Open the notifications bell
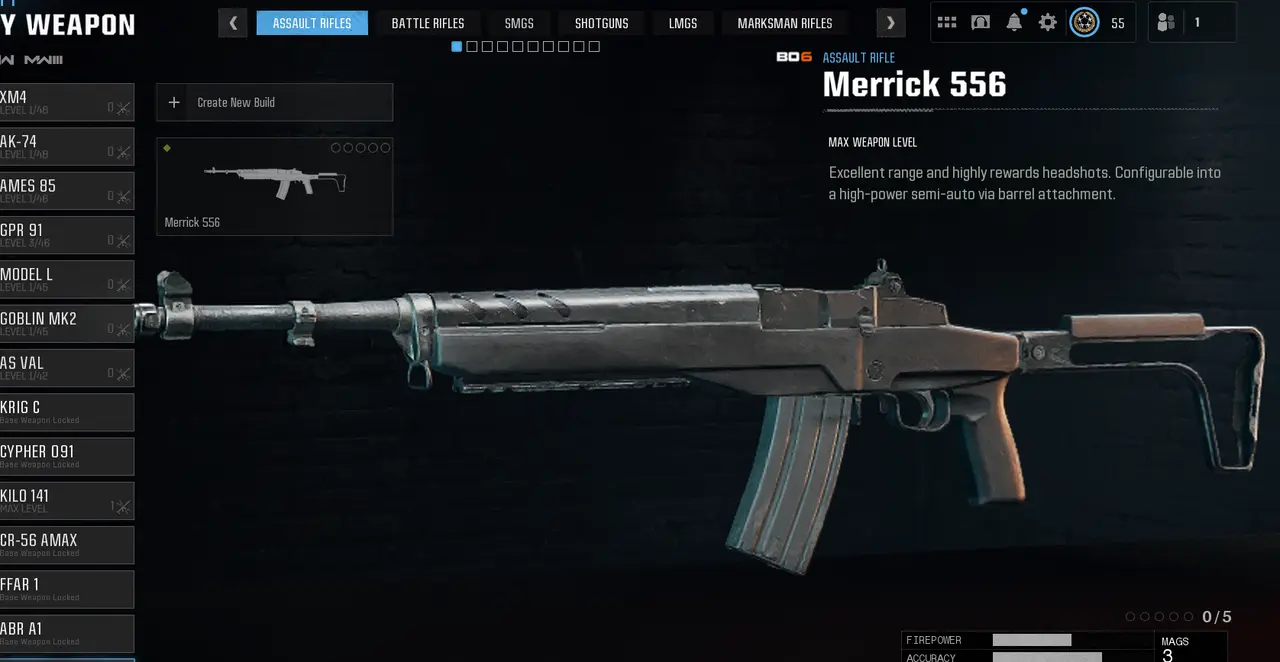 [1014, 22]
